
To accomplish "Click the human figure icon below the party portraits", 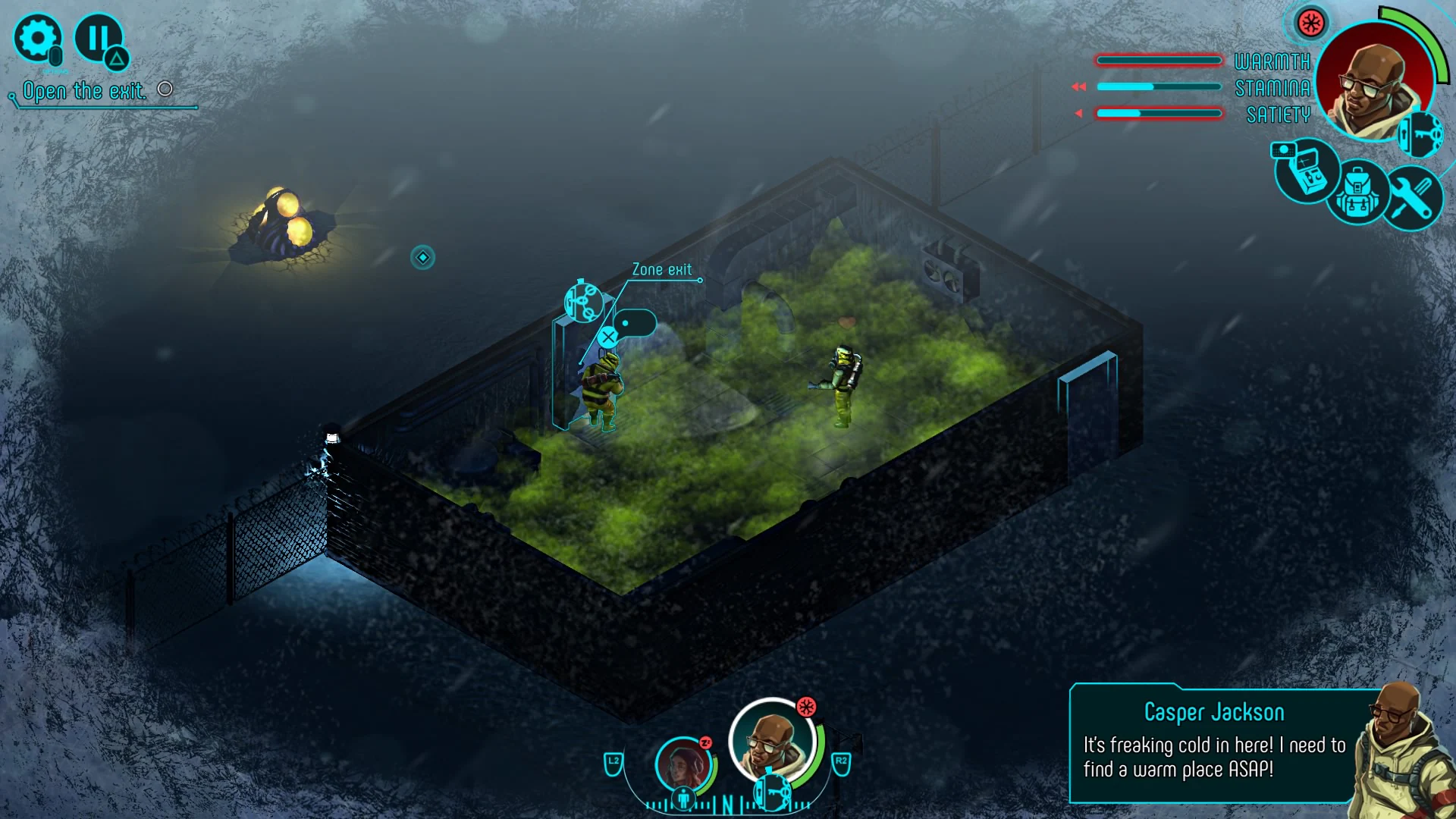I will [x=683, y=799].
